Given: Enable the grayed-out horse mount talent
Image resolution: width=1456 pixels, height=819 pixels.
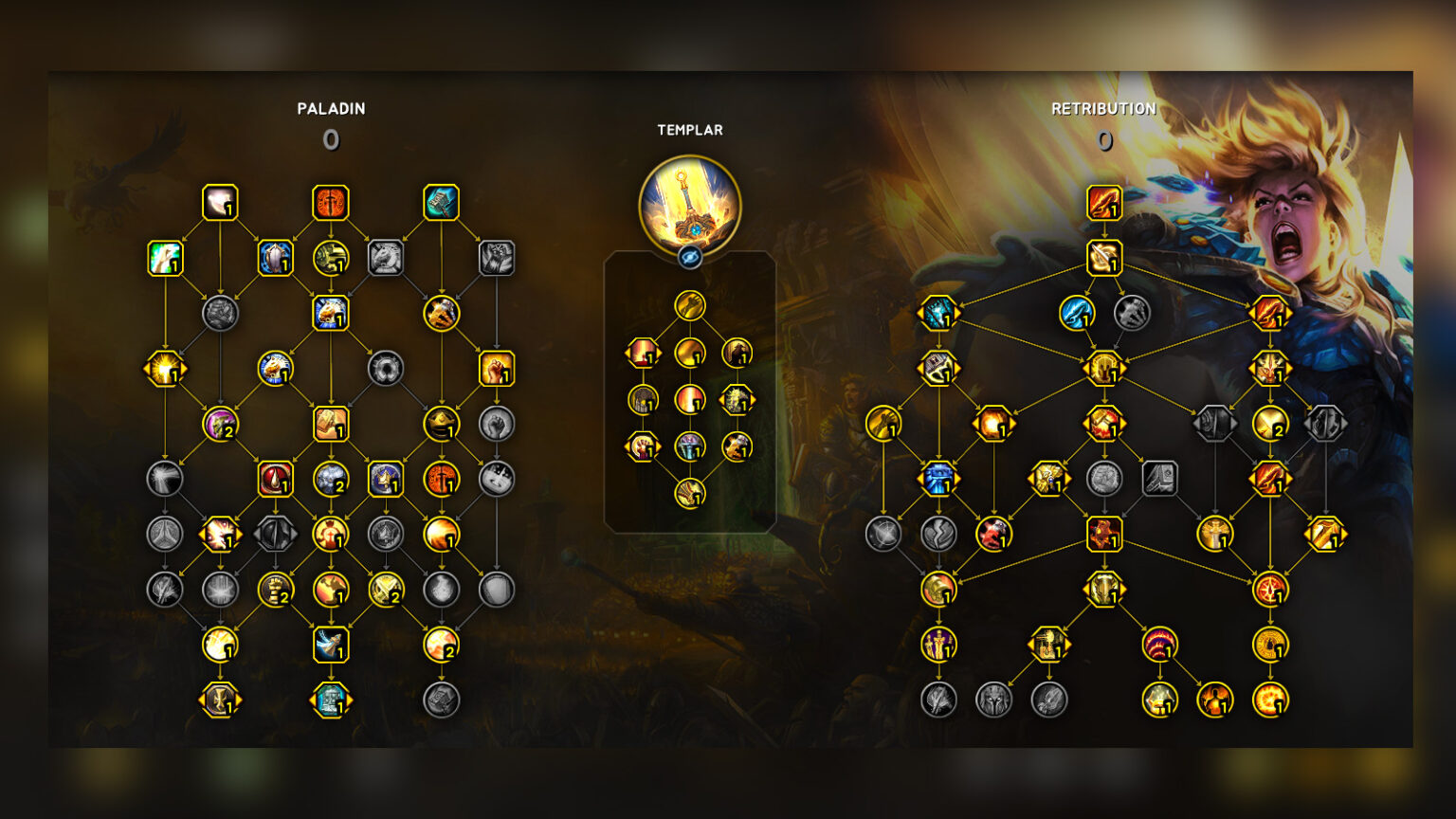Looking at the screenshot, I should 386,258.
